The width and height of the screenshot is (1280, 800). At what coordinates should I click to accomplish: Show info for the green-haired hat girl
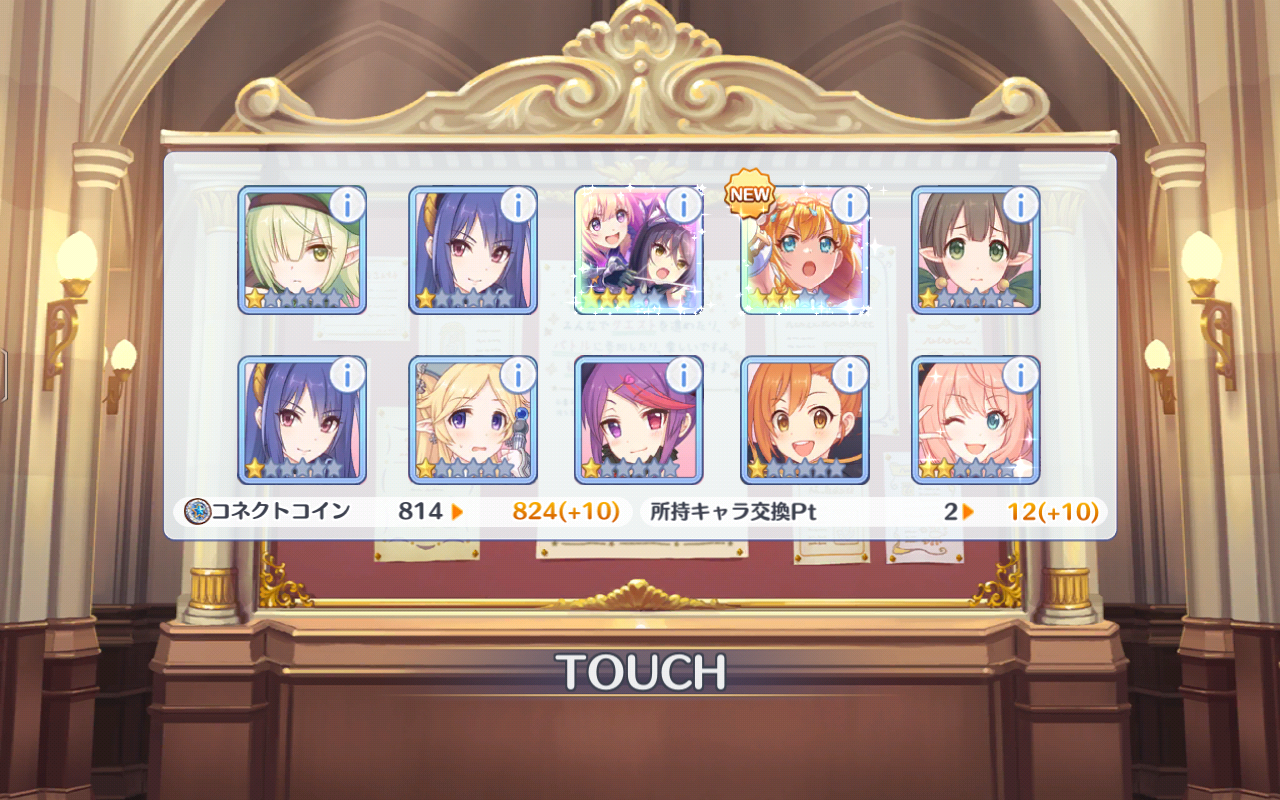(346, 205)
